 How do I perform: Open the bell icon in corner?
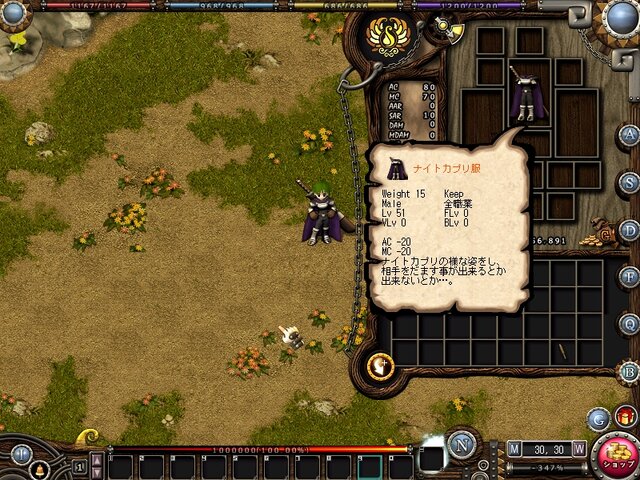(41, 469)
